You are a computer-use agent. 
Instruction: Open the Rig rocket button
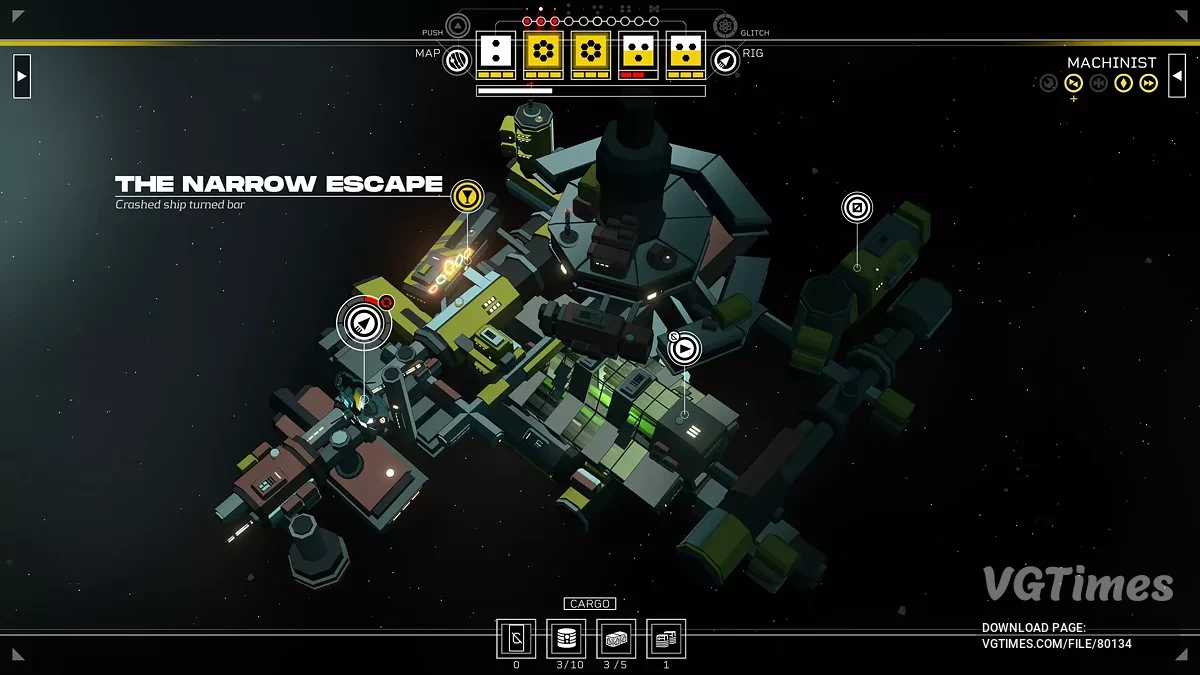(x=725, y=61)
